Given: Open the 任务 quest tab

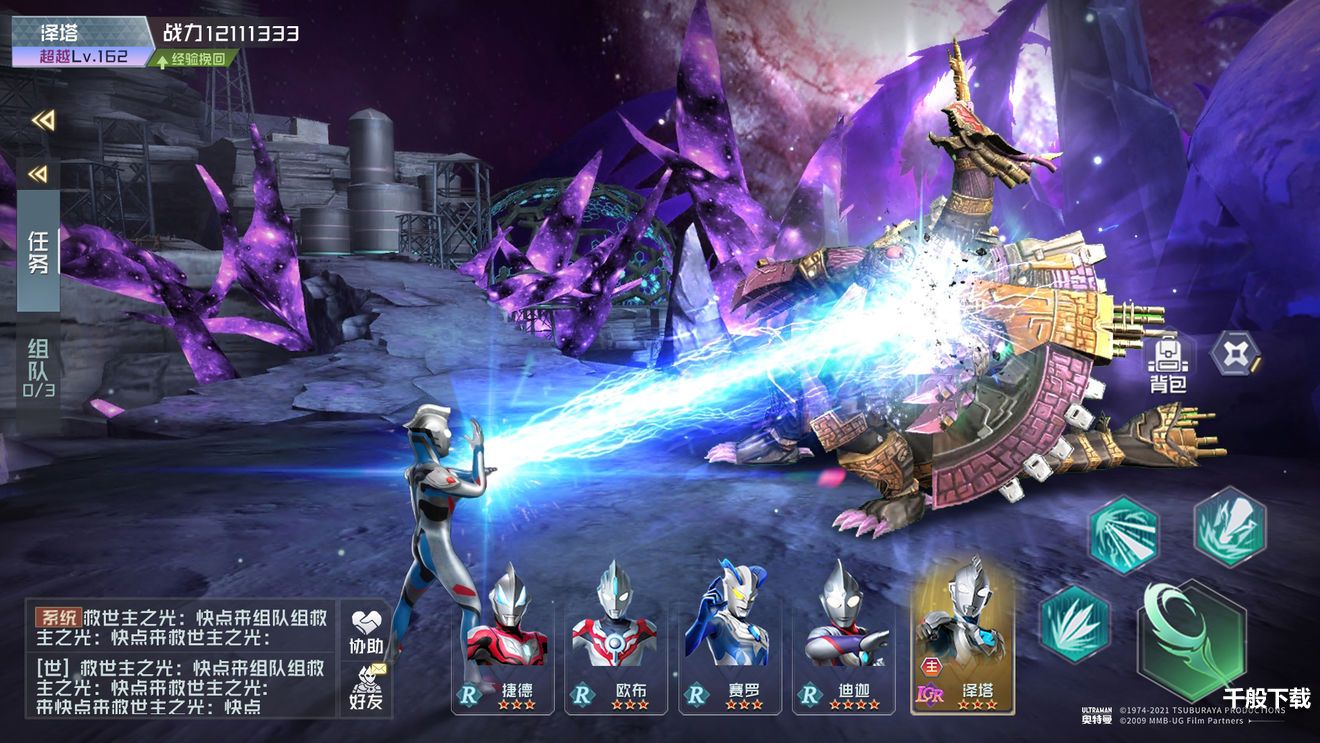Looking at the screenshot, I should (x=38, y=253).
